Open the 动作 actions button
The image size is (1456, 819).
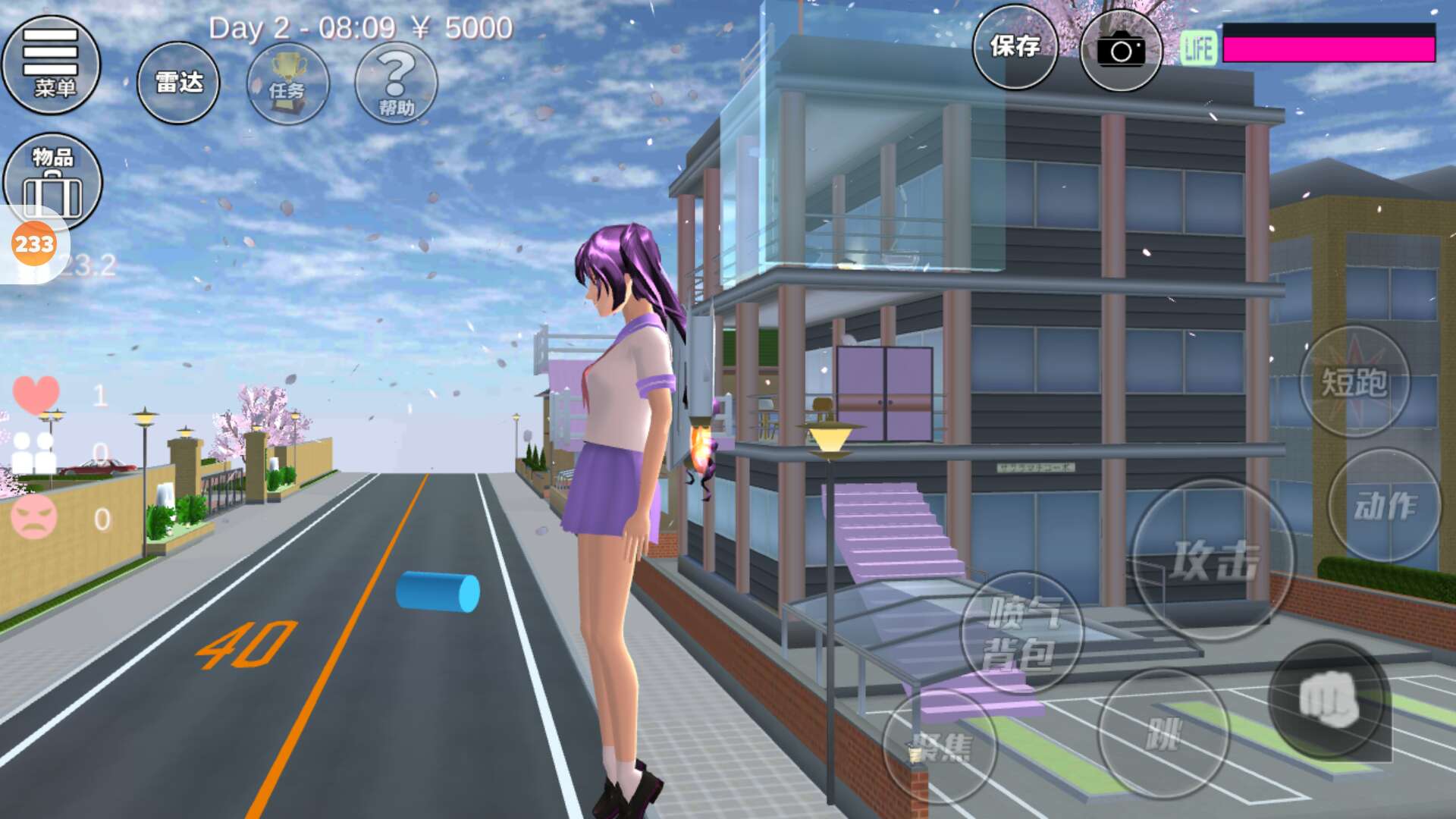tap(1385, 506)
